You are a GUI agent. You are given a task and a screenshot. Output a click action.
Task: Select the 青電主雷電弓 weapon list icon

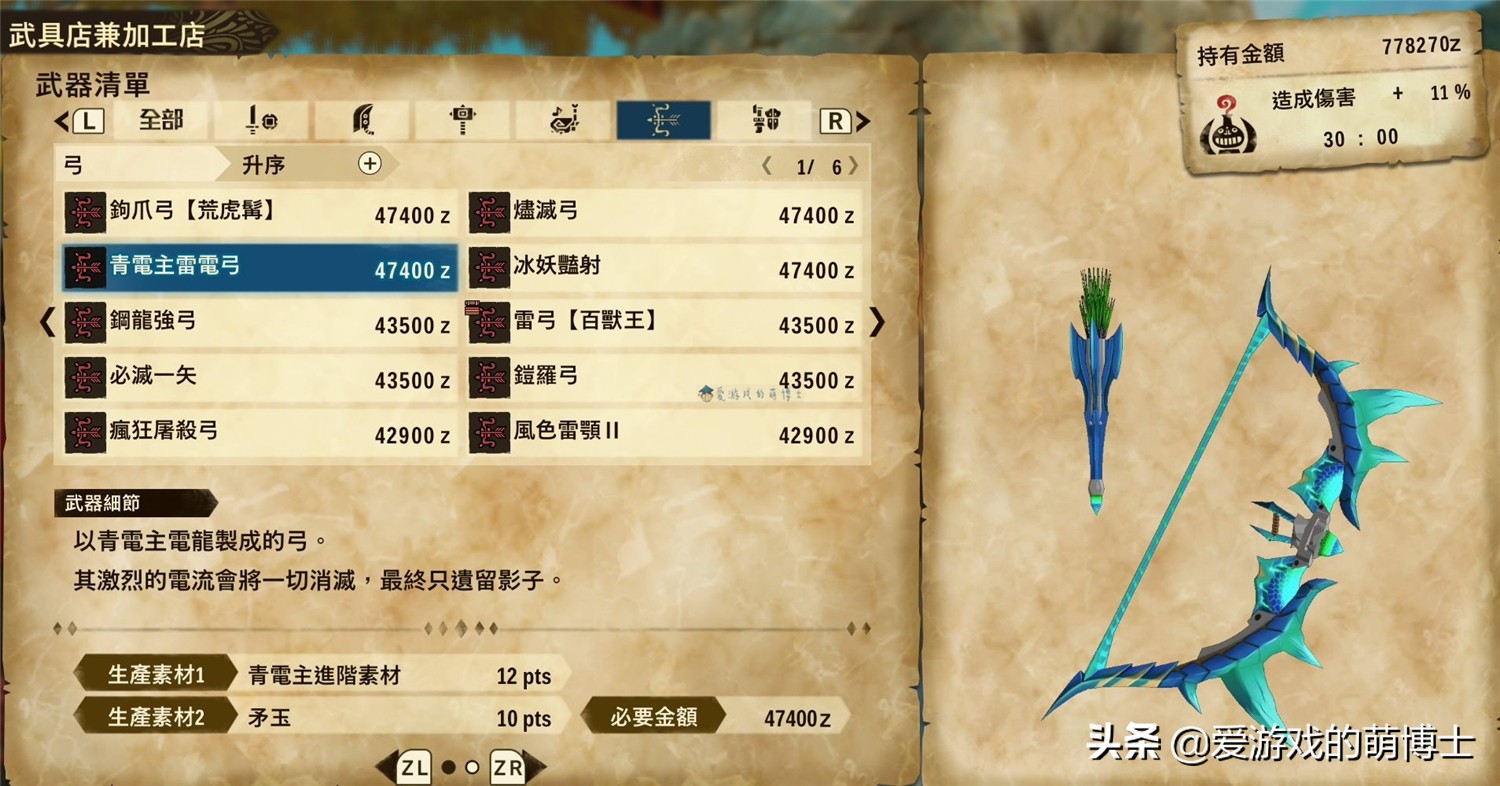coord(86,268)
